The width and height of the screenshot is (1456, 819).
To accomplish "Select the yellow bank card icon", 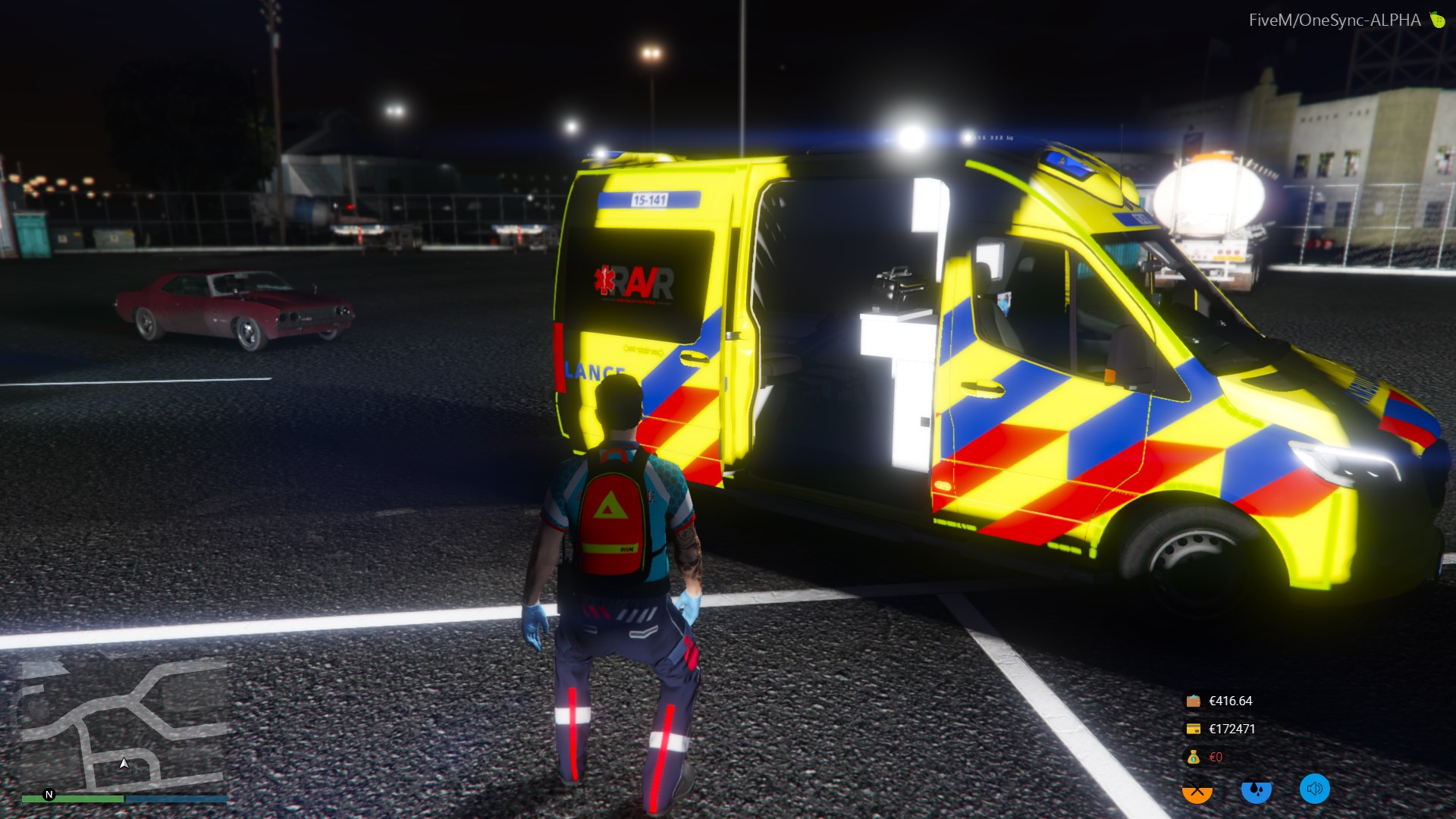I will point(1193,729).
